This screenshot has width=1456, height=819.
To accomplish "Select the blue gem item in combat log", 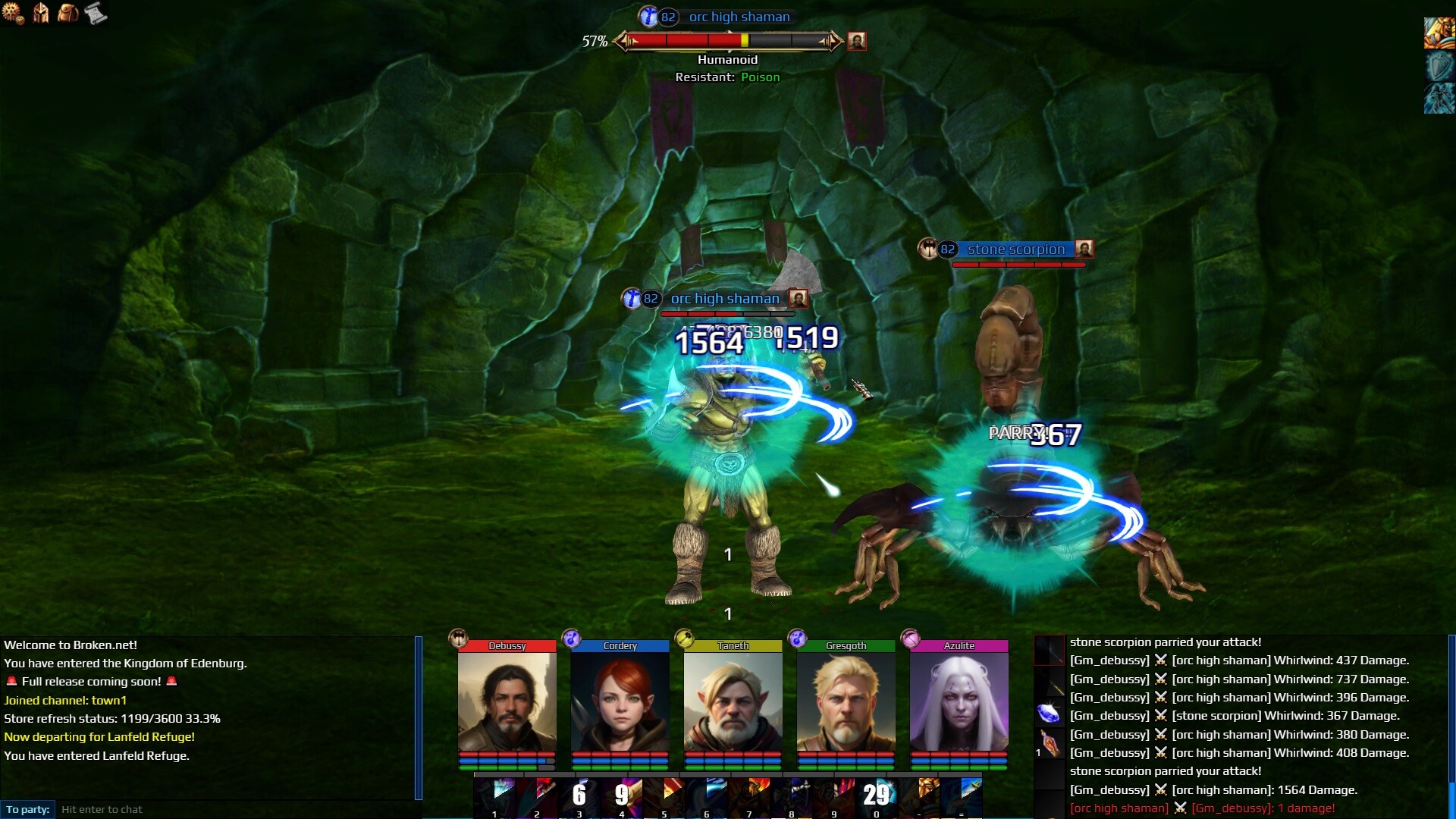I will point(1049,714).
